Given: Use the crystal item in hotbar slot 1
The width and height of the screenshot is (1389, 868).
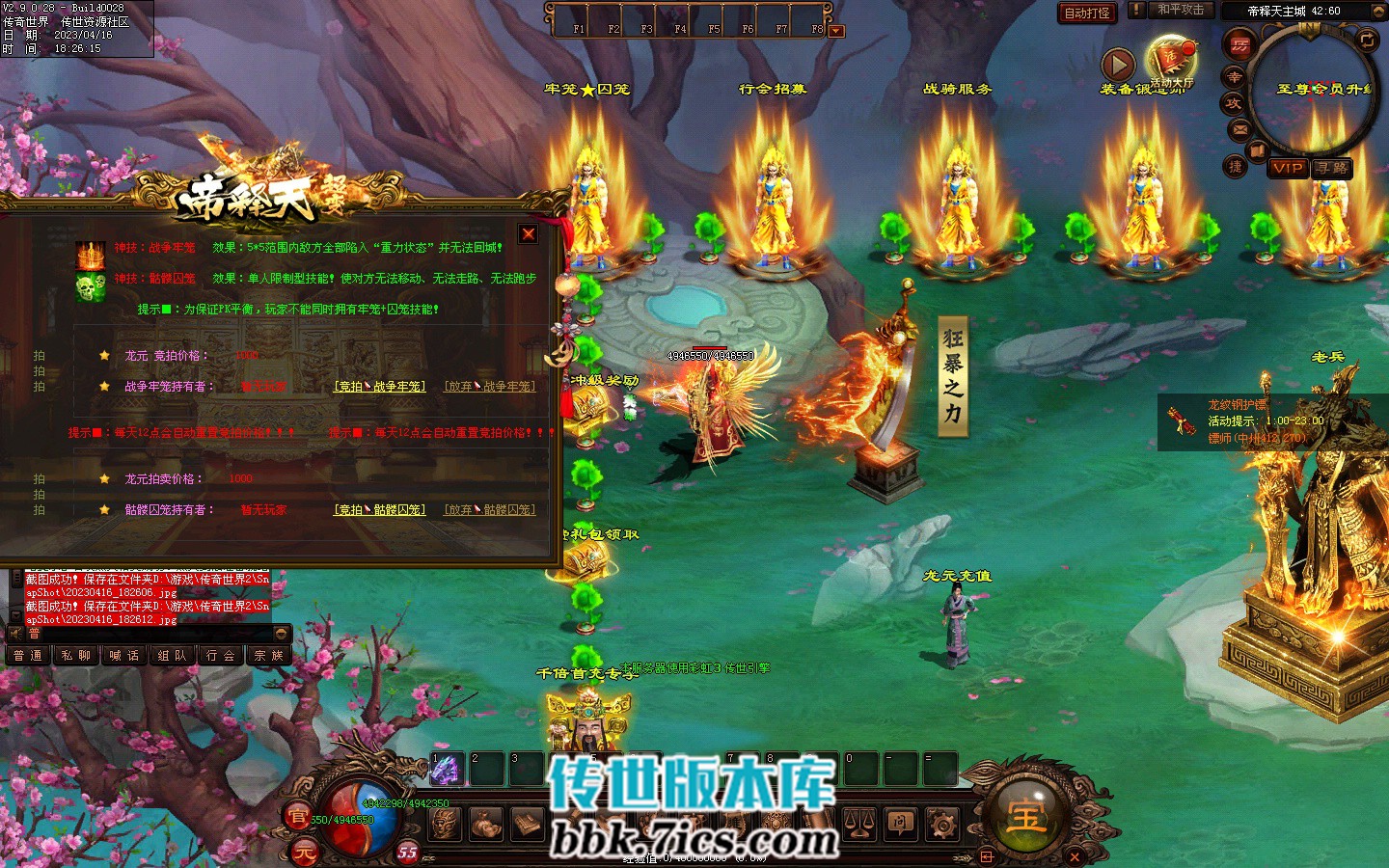Looking at the screenshot, I should click(x=446, y=770).
